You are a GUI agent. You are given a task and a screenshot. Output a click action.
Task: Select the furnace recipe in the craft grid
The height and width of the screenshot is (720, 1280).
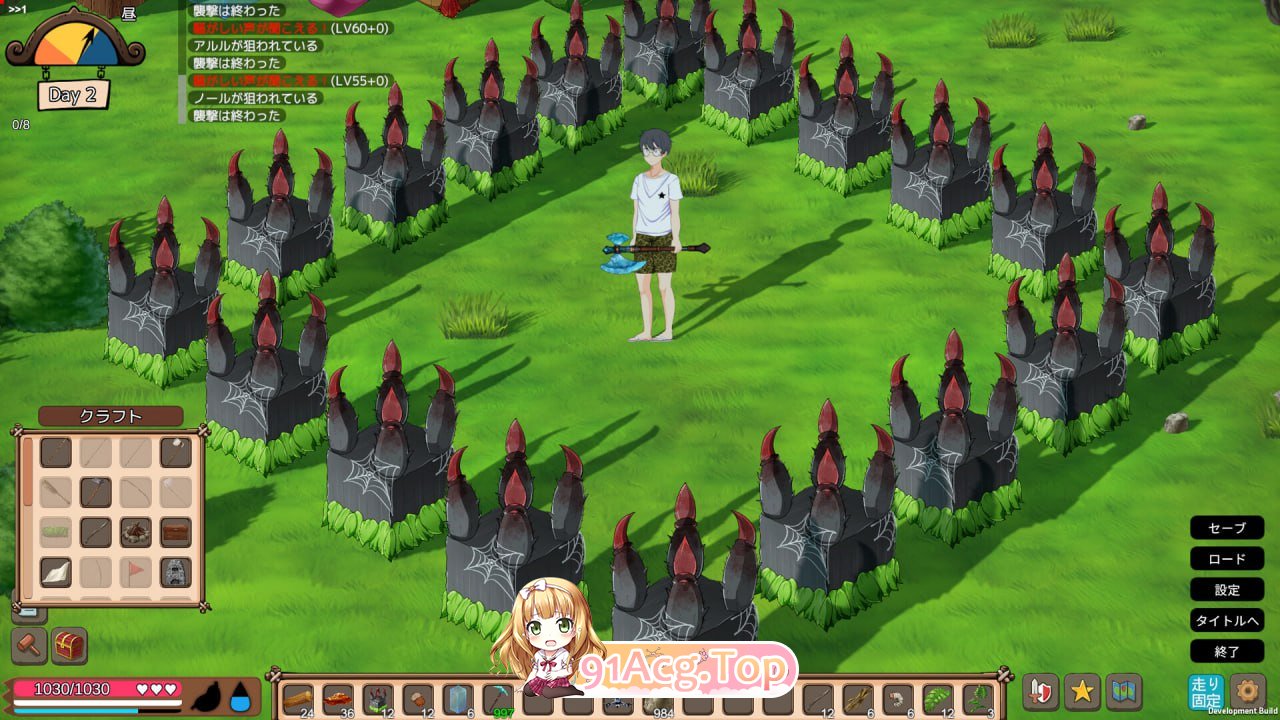point(174,571)
